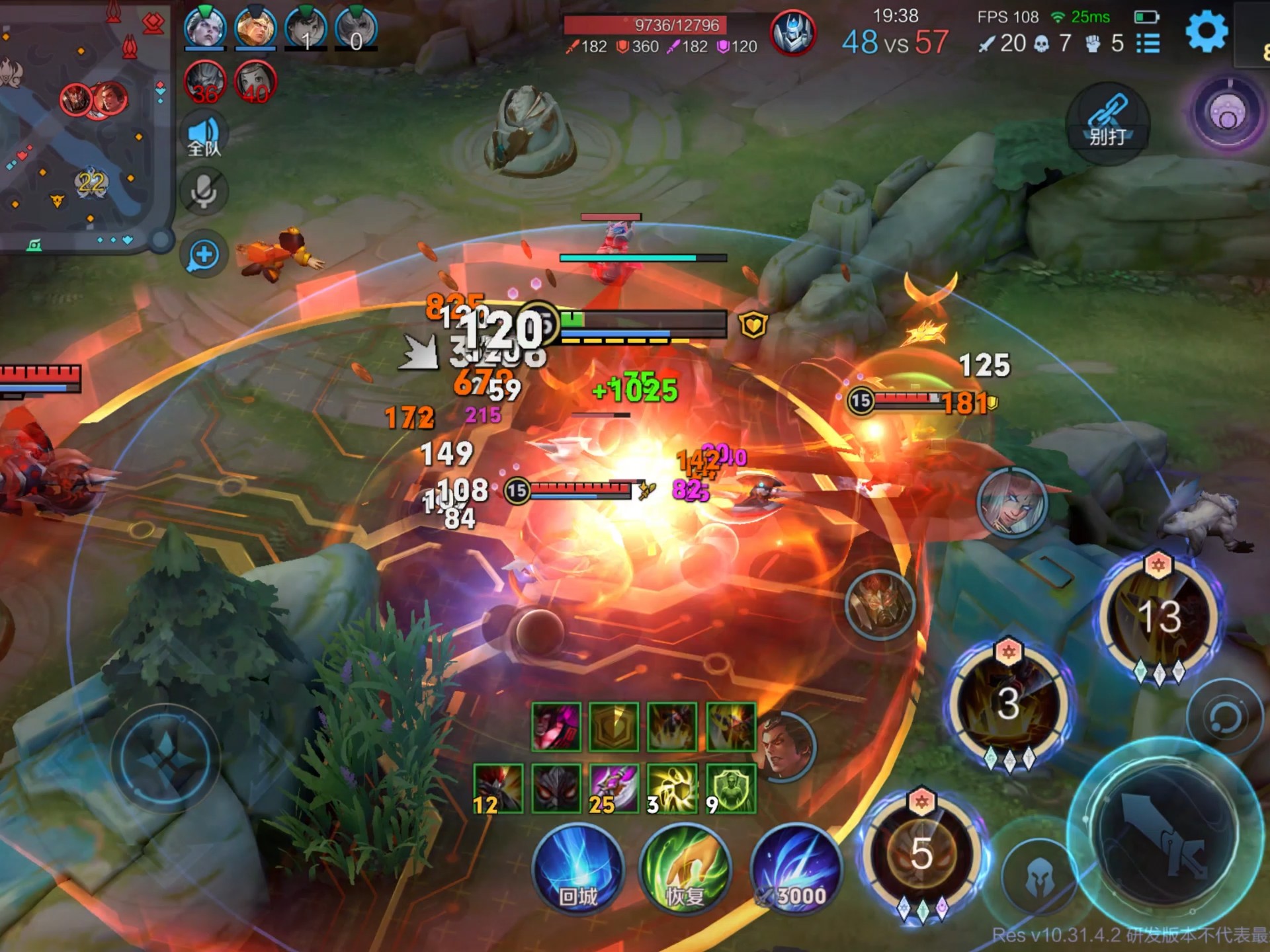
Task: Tap the helmet target-lock button
Action: click(x=1038, y=876)
